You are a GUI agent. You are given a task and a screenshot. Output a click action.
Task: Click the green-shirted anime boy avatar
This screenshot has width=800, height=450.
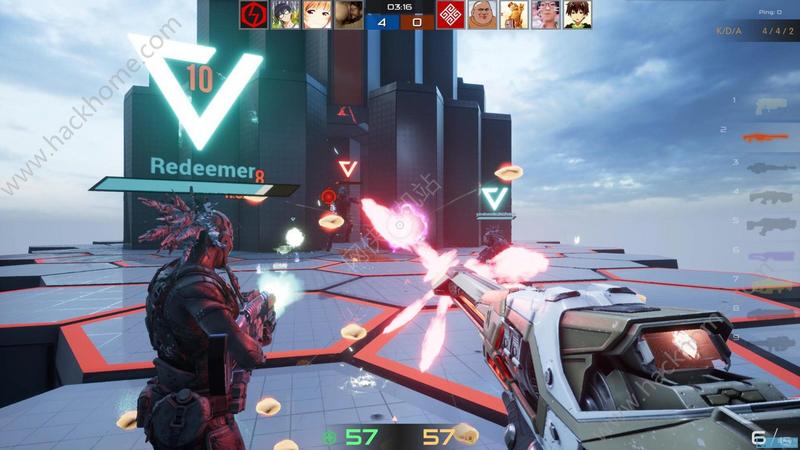[577, 14]
